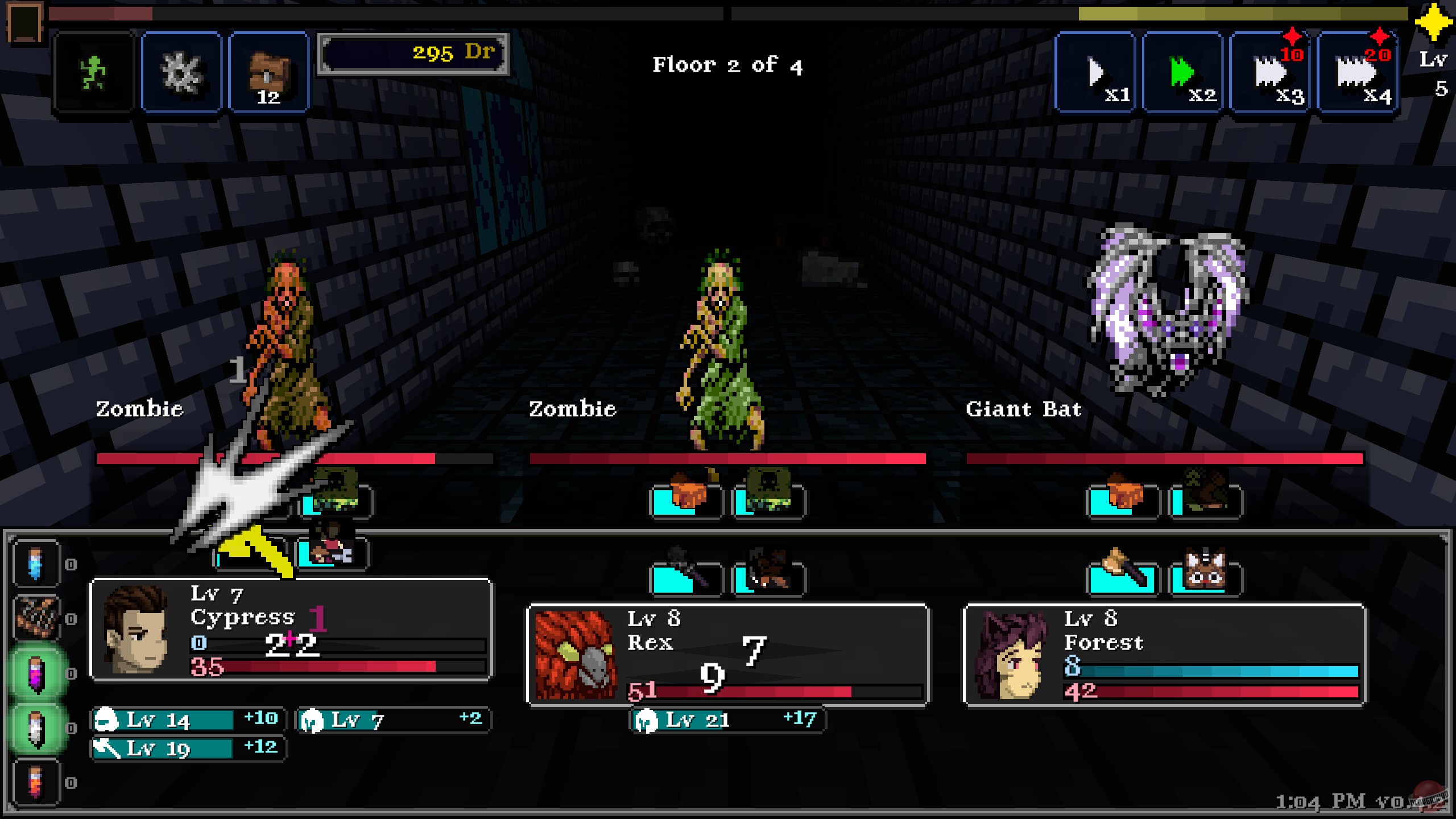
Task: Toggle x2 battle speed
Action: tap(1182, 73)
